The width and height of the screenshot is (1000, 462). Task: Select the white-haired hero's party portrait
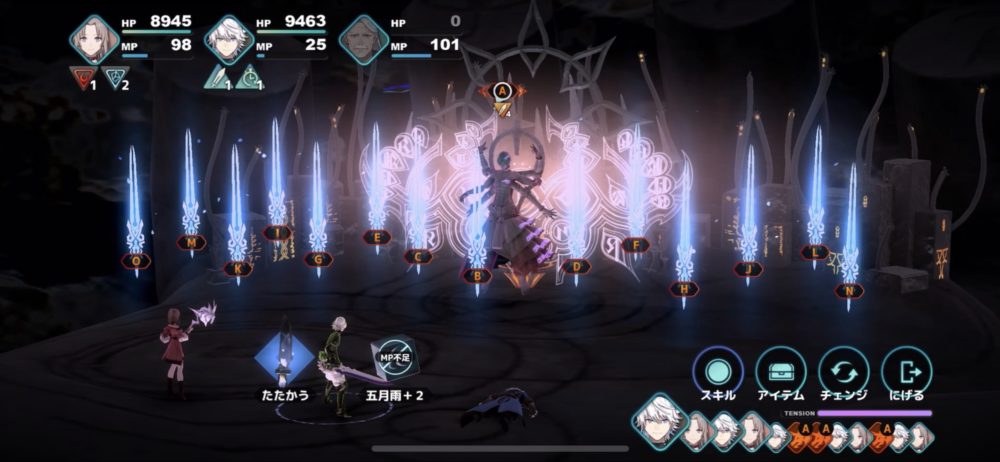(228, 39)
